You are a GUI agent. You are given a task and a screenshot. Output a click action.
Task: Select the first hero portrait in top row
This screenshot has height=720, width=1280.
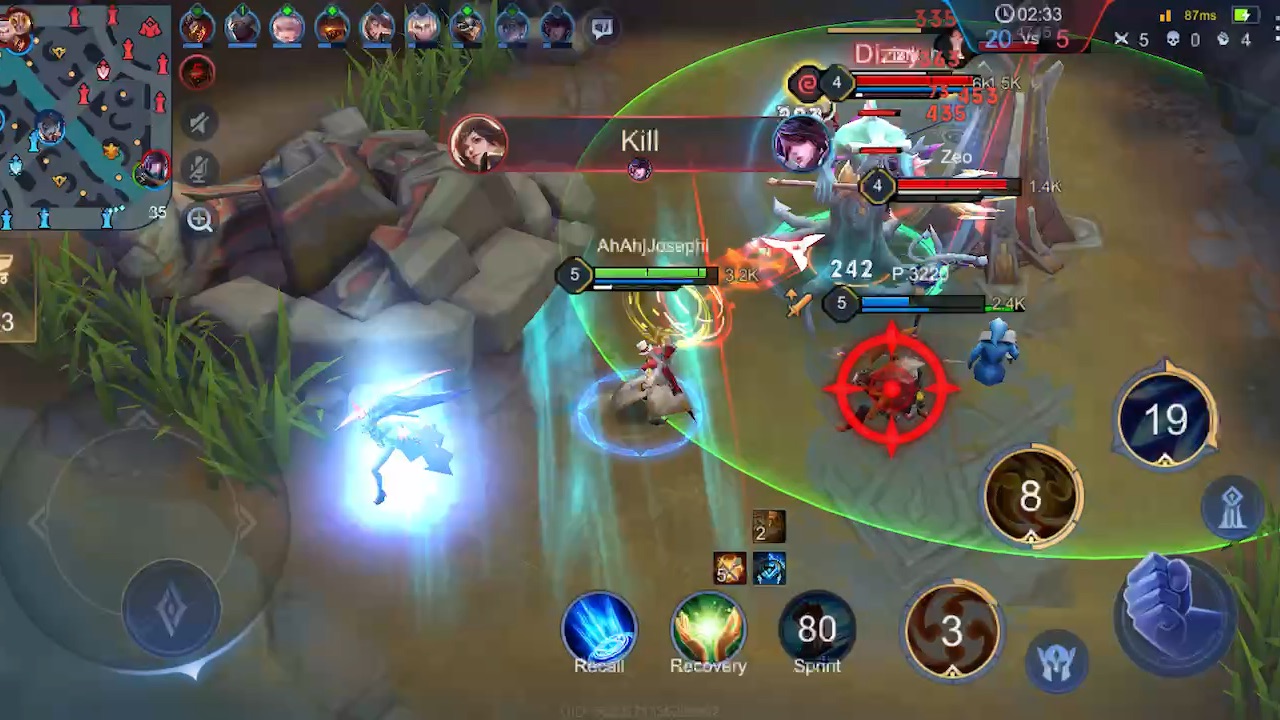pyautogui.click(x=197, y=26)
